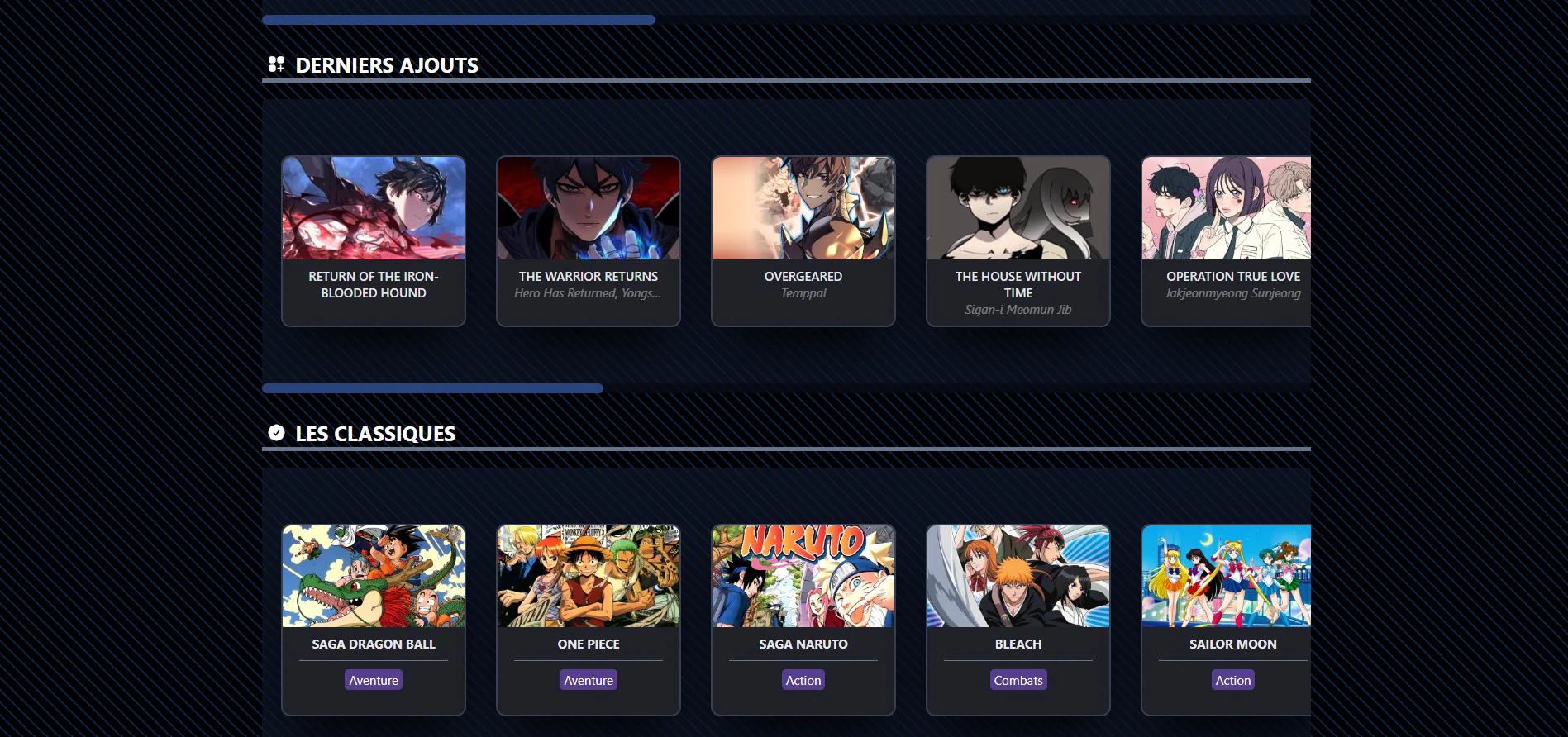Click the Les Classiques section heading
Screen dimensions: 1568x737
374,434
